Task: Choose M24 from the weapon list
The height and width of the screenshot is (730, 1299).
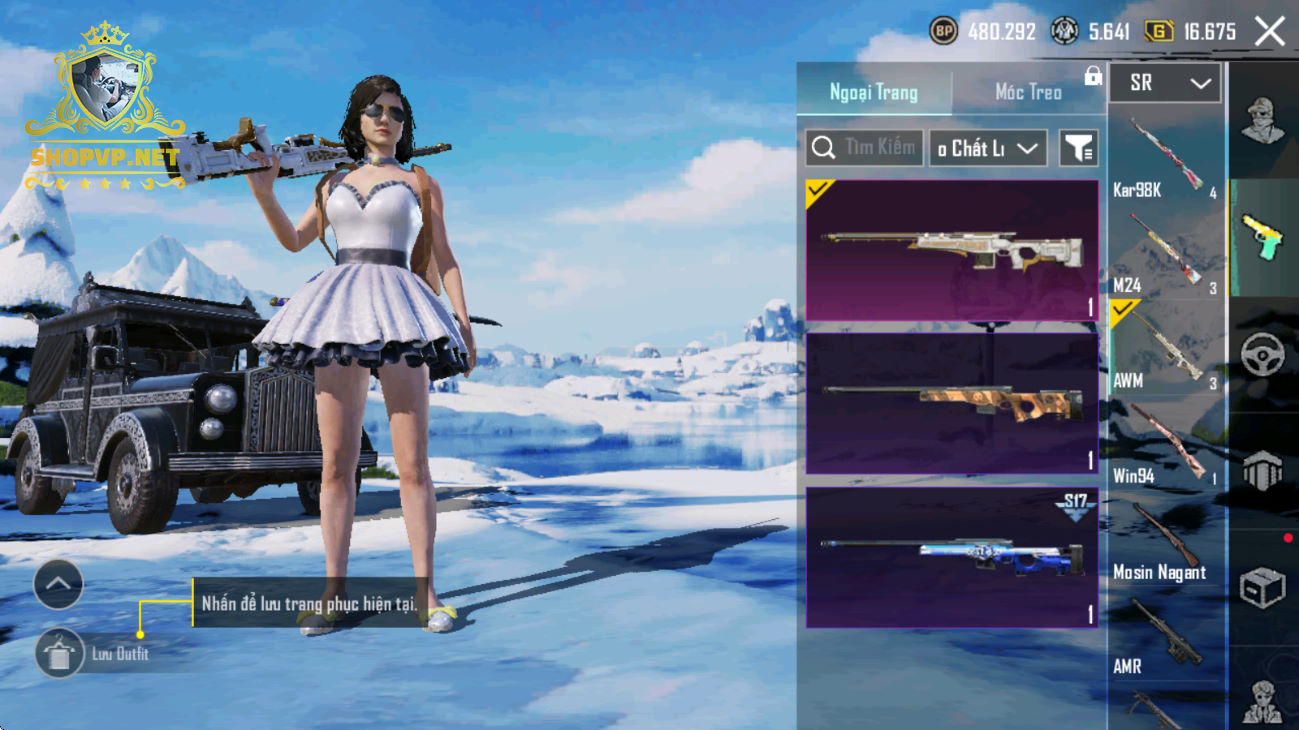Action: coord(1165,253)
